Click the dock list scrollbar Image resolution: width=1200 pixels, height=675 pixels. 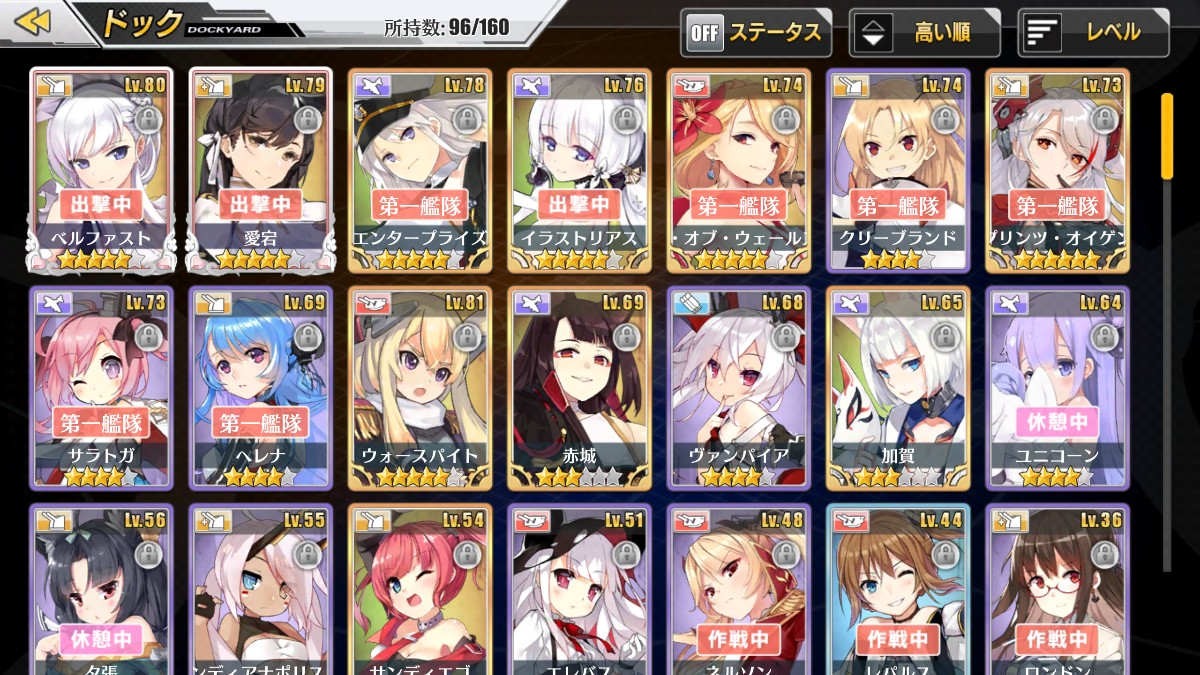point(1166,135)
